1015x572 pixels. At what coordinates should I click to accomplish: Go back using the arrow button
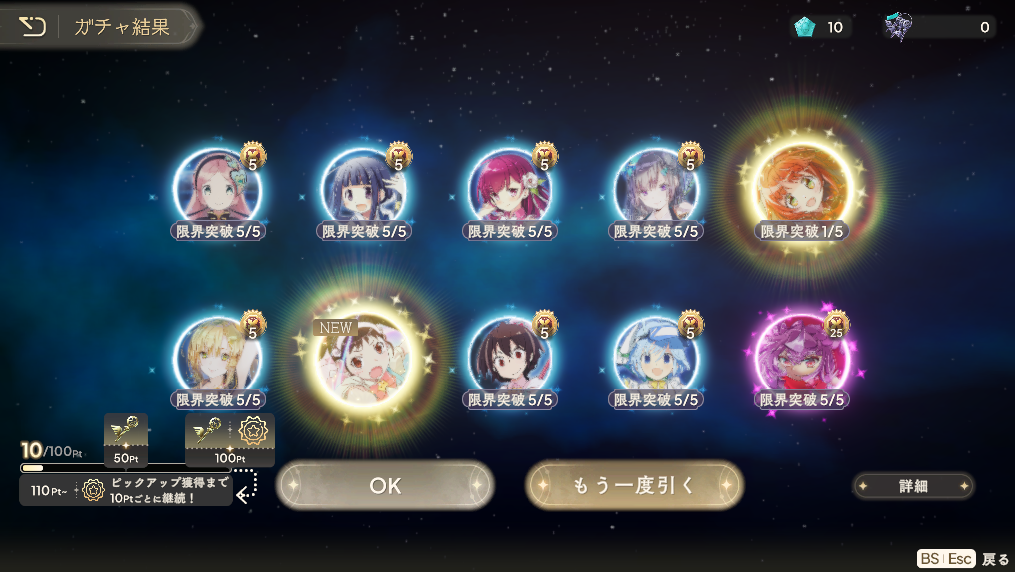(33, 27)
